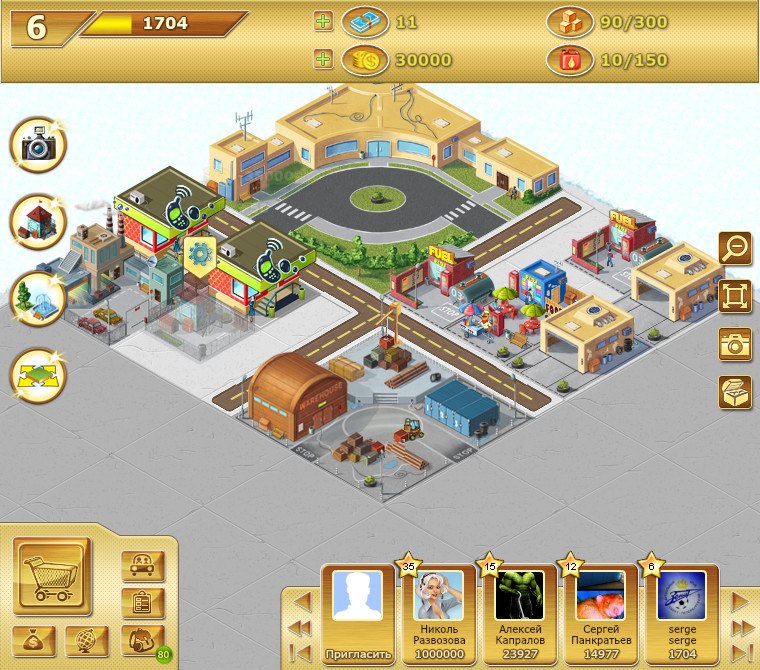The width and height of the screenshot is (760, 670).
Task: Click the globe button
Action: [87, 640]
